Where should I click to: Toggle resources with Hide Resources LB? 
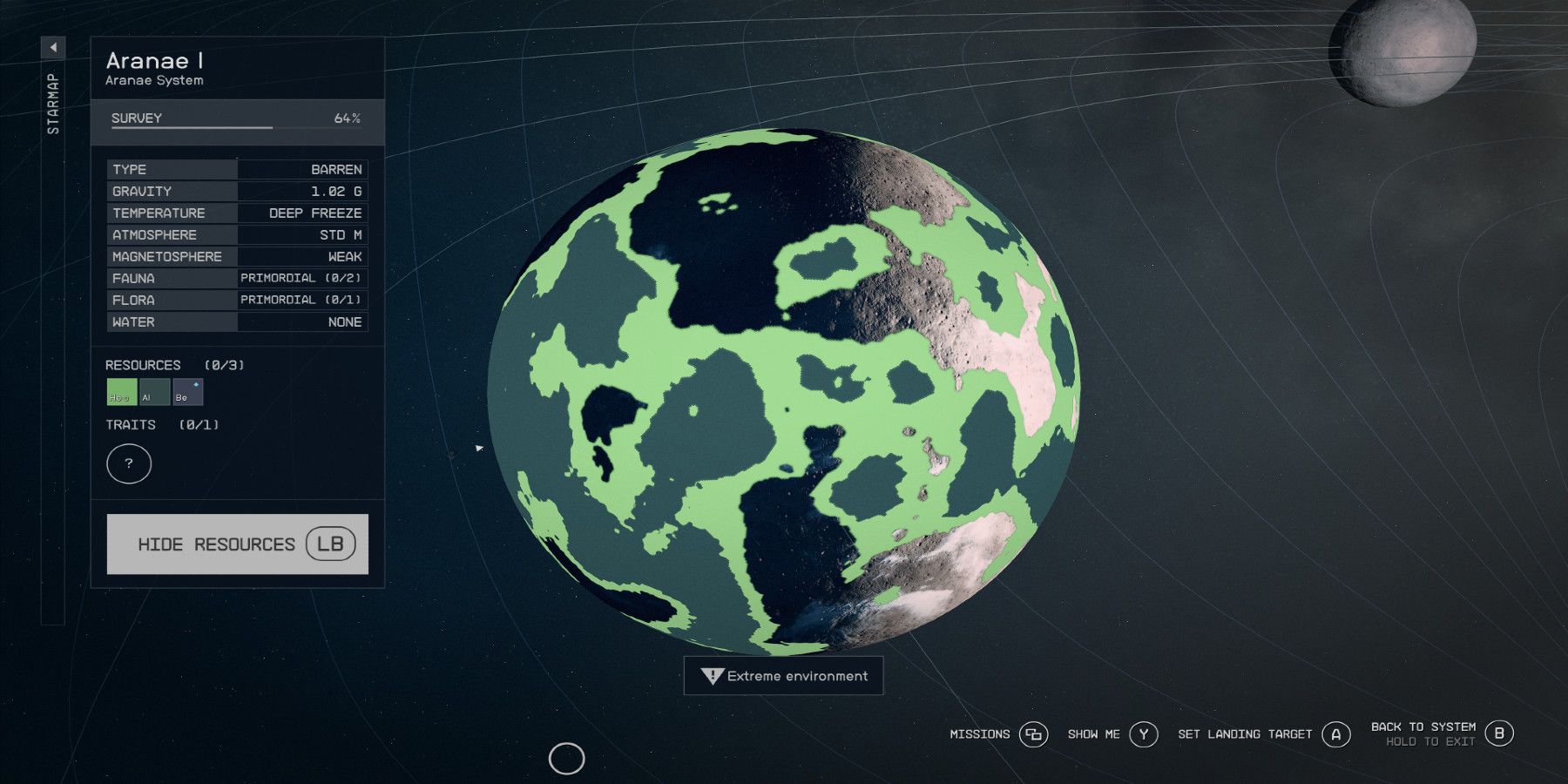tap(237, 544)
